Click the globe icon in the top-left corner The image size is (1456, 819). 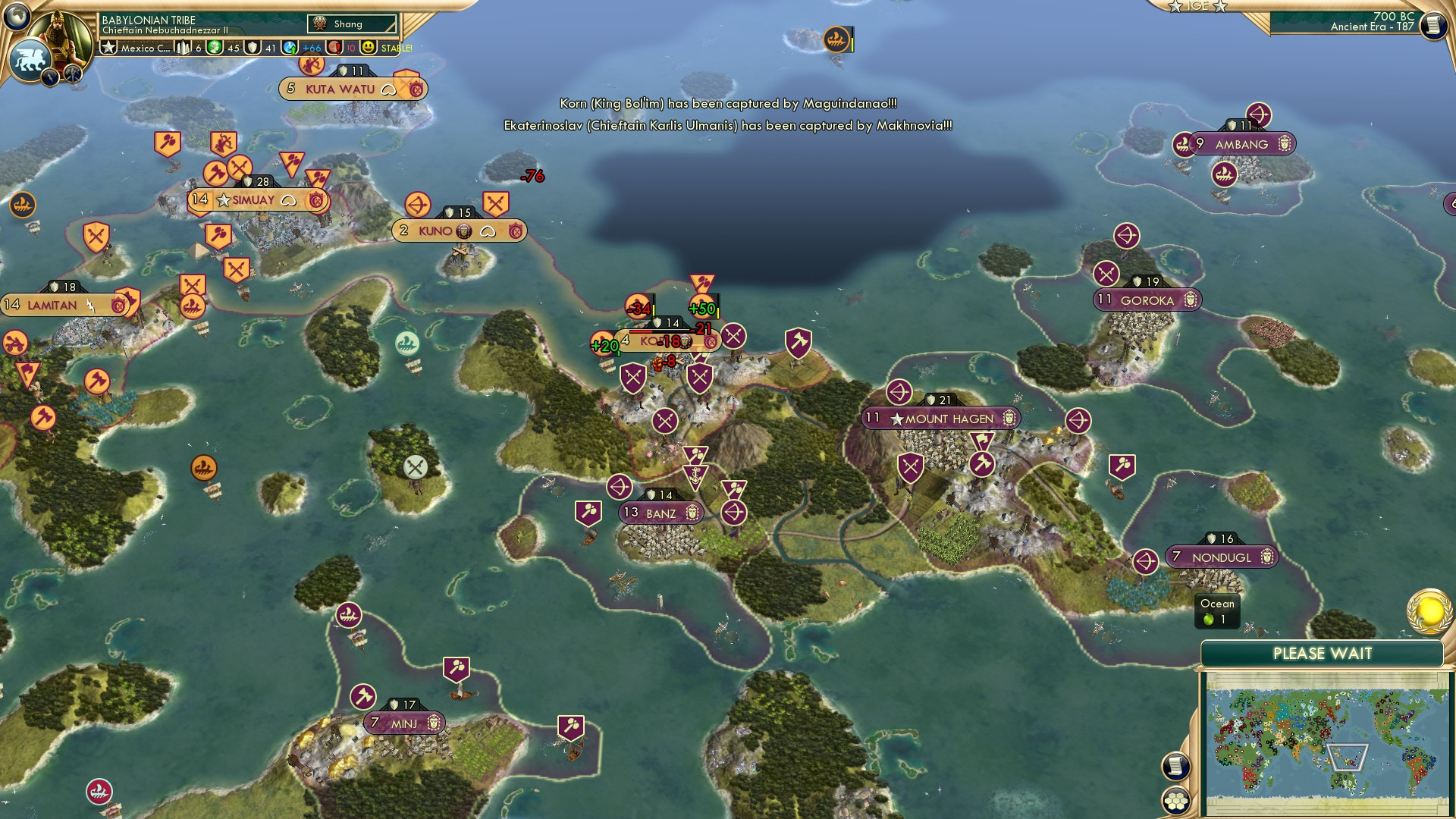pyautogui.click(x=17, y=17)
